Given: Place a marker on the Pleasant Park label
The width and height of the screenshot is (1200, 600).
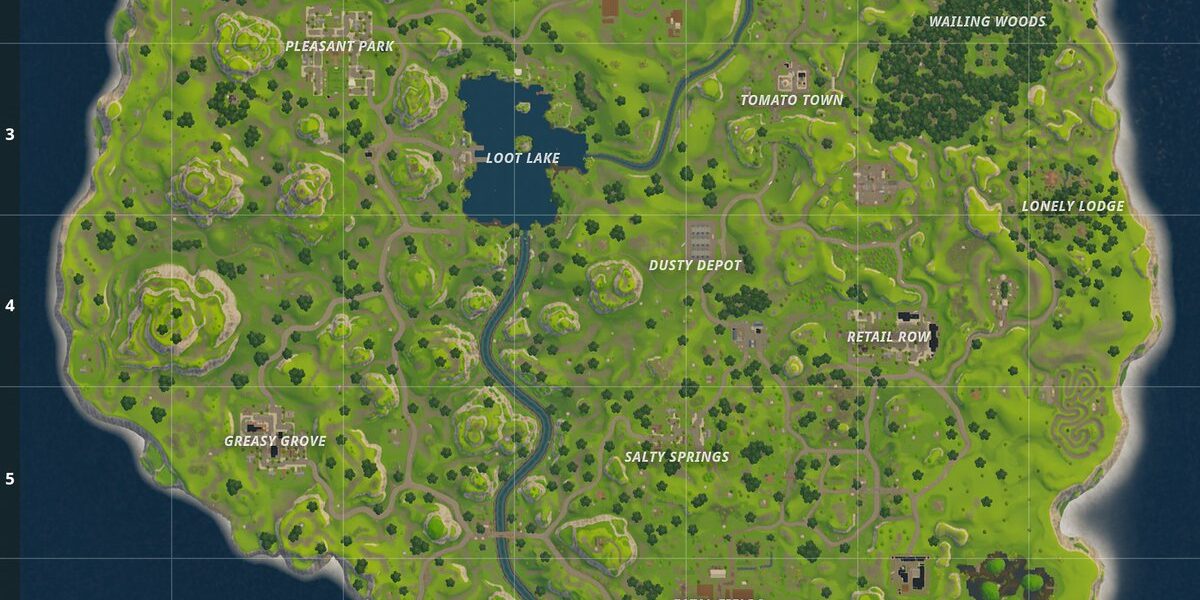Looking at the screenshot, I should [339, 46].
